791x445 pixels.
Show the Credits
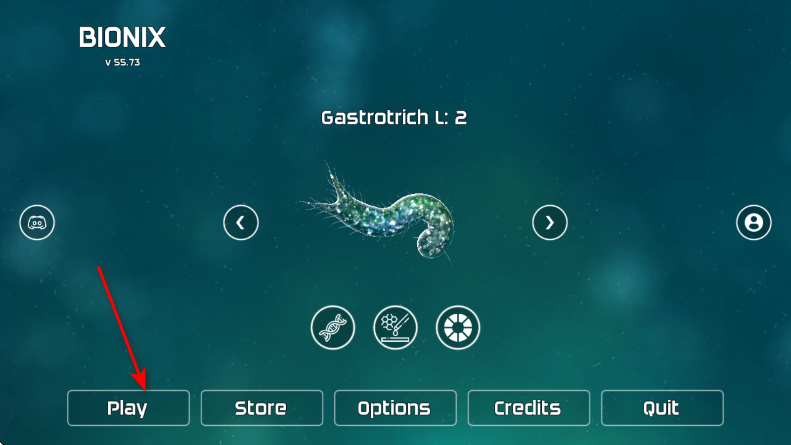(x=528, y=408)
